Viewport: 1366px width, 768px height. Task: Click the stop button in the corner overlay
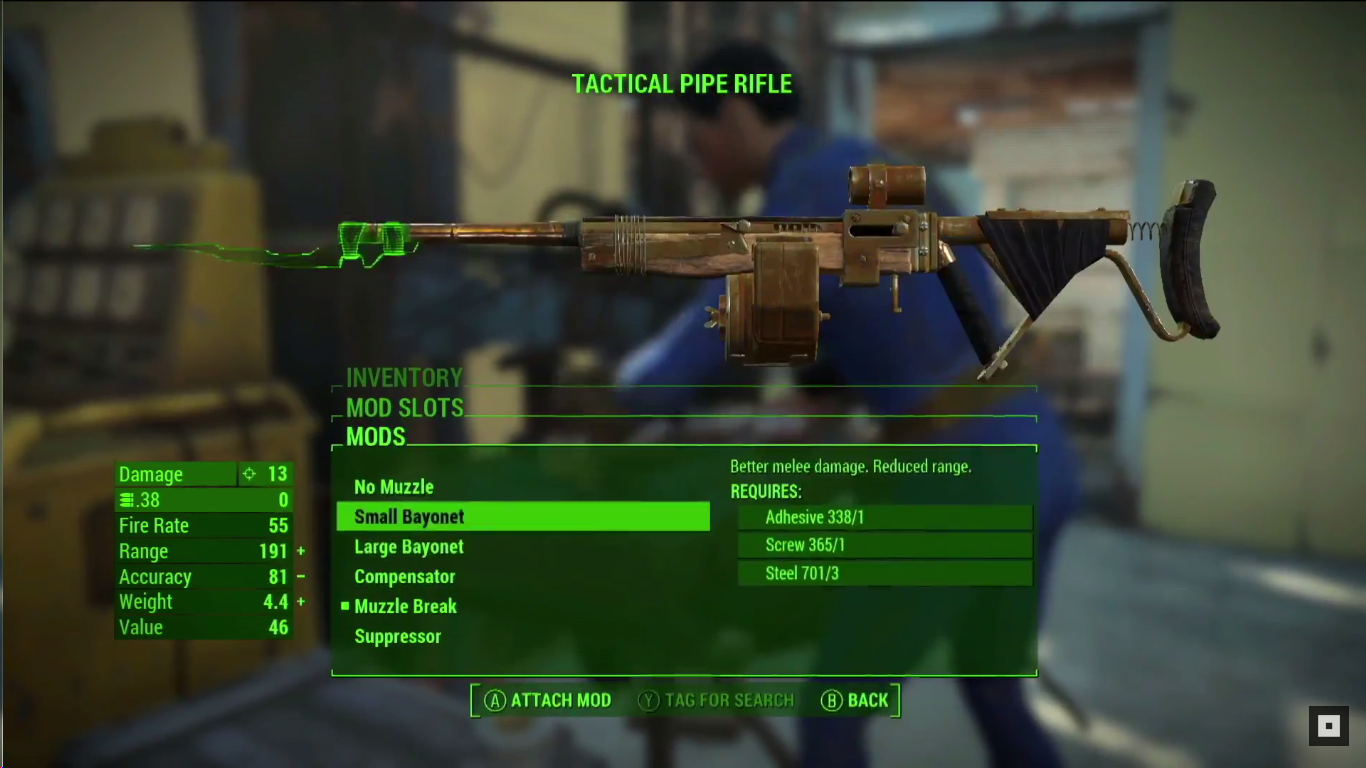click(1329, 726)
